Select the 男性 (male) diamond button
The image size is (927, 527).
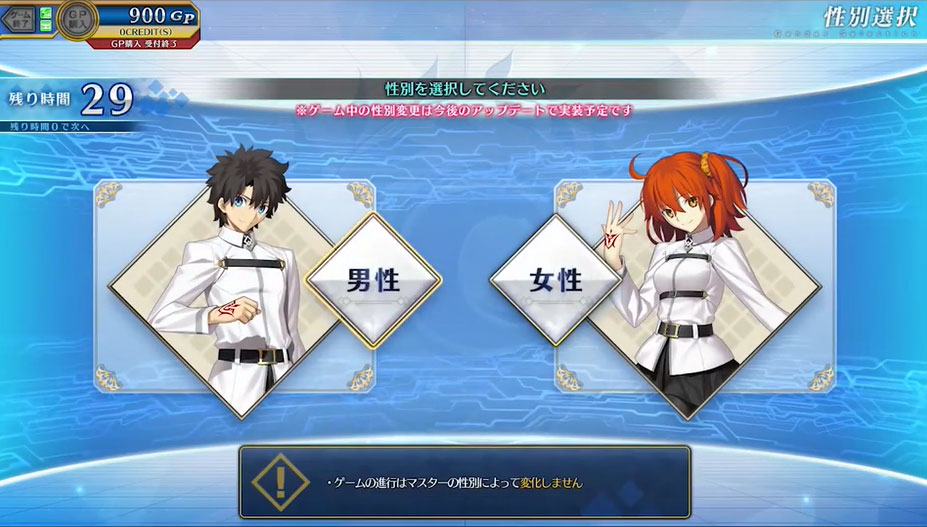point(372,281)
